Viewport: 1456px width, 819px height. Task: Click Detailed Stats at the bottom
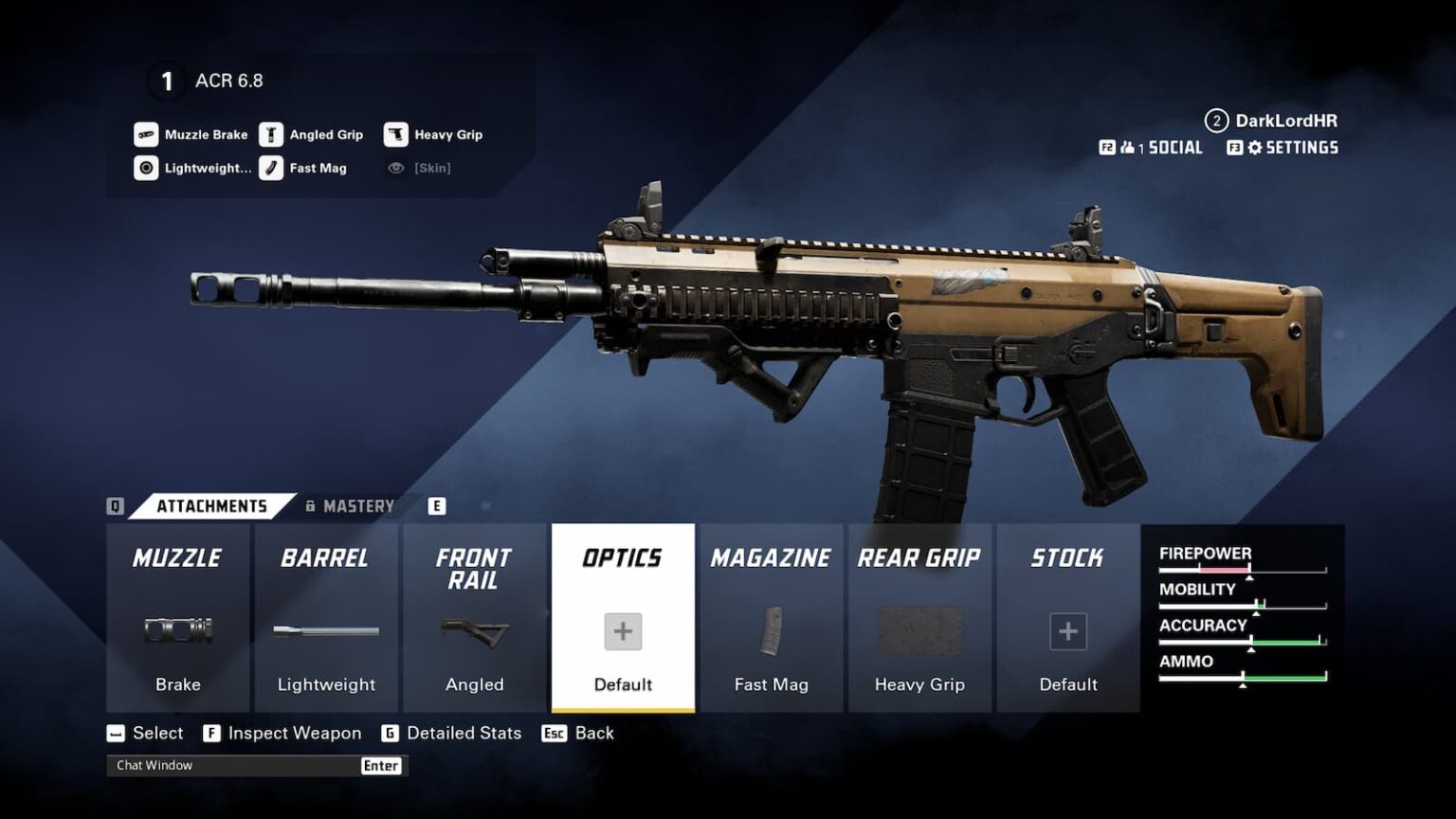[x=463, y=733]
